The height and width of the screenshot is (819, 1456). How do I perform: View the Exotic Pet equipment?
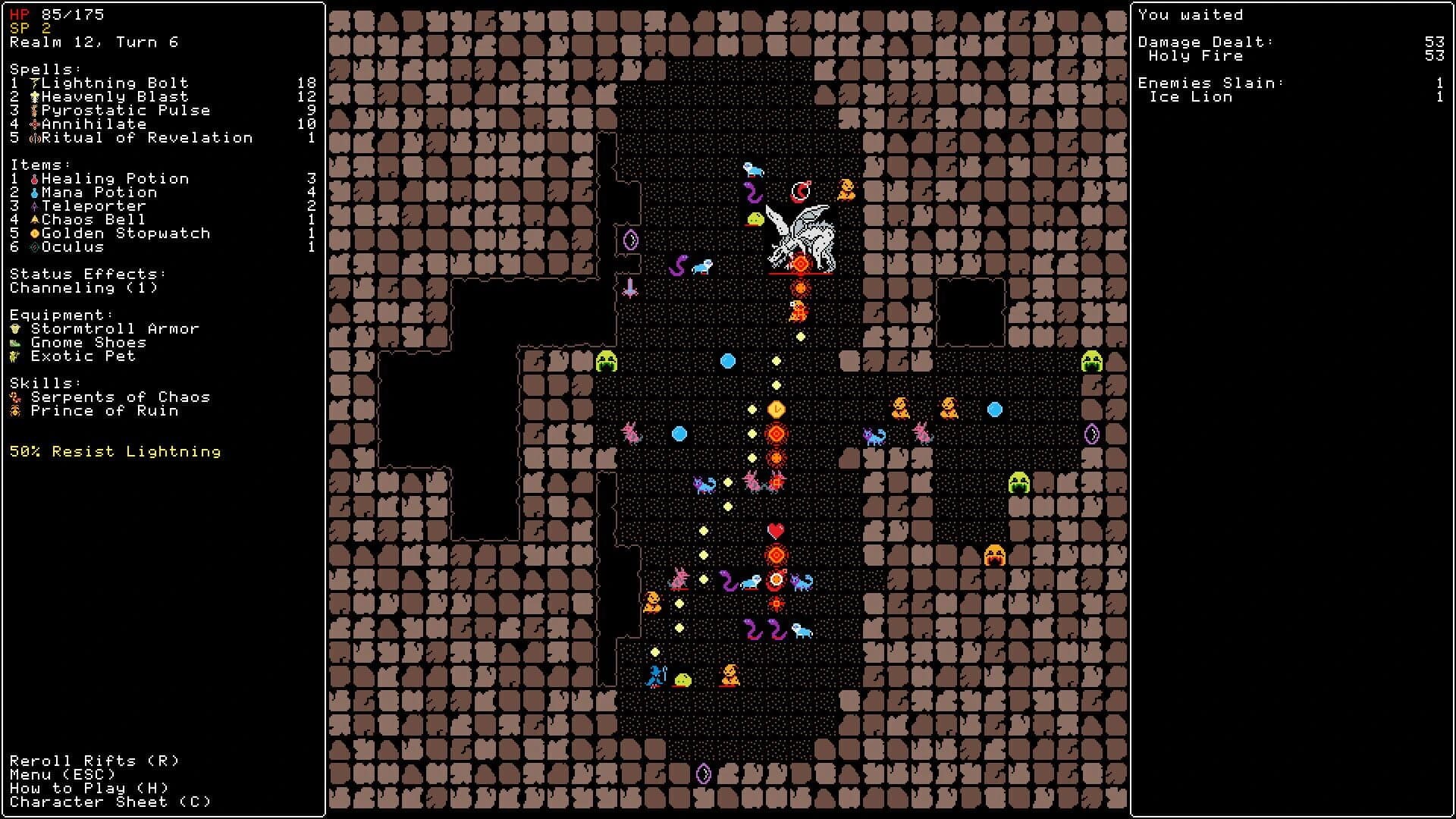pyautogui.click(x=83, y=356)
